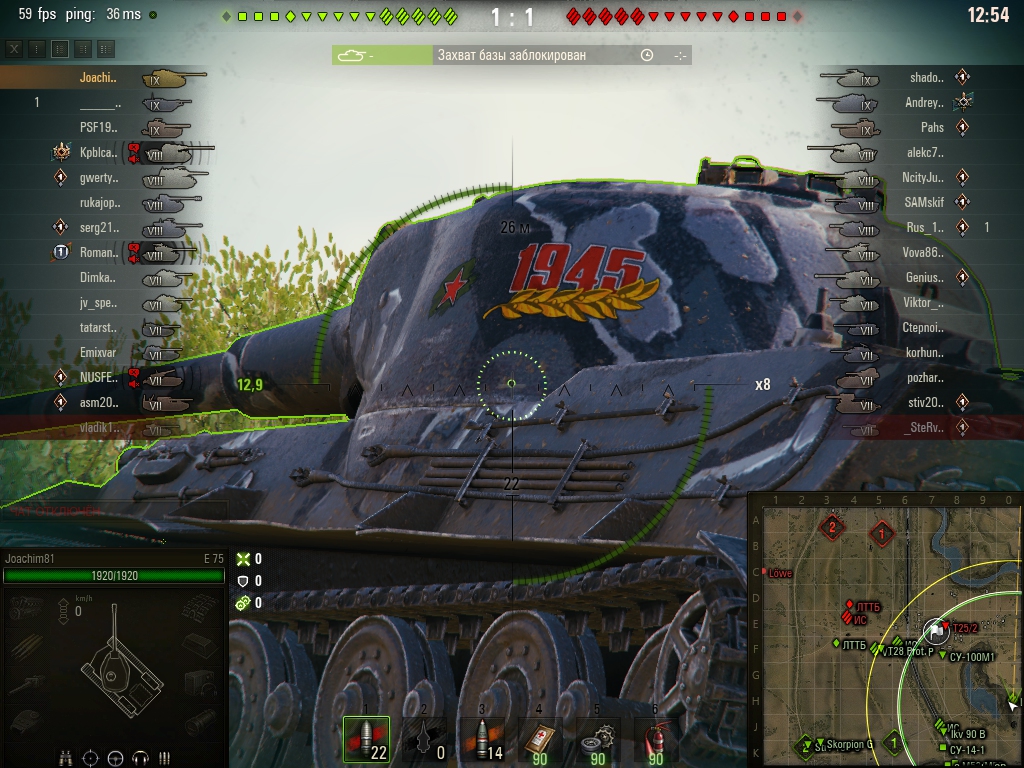Viewport: 1024px width, 768px height.
Task: Select enemy Andrey.. in the enemy list
Action: [923, 102]
